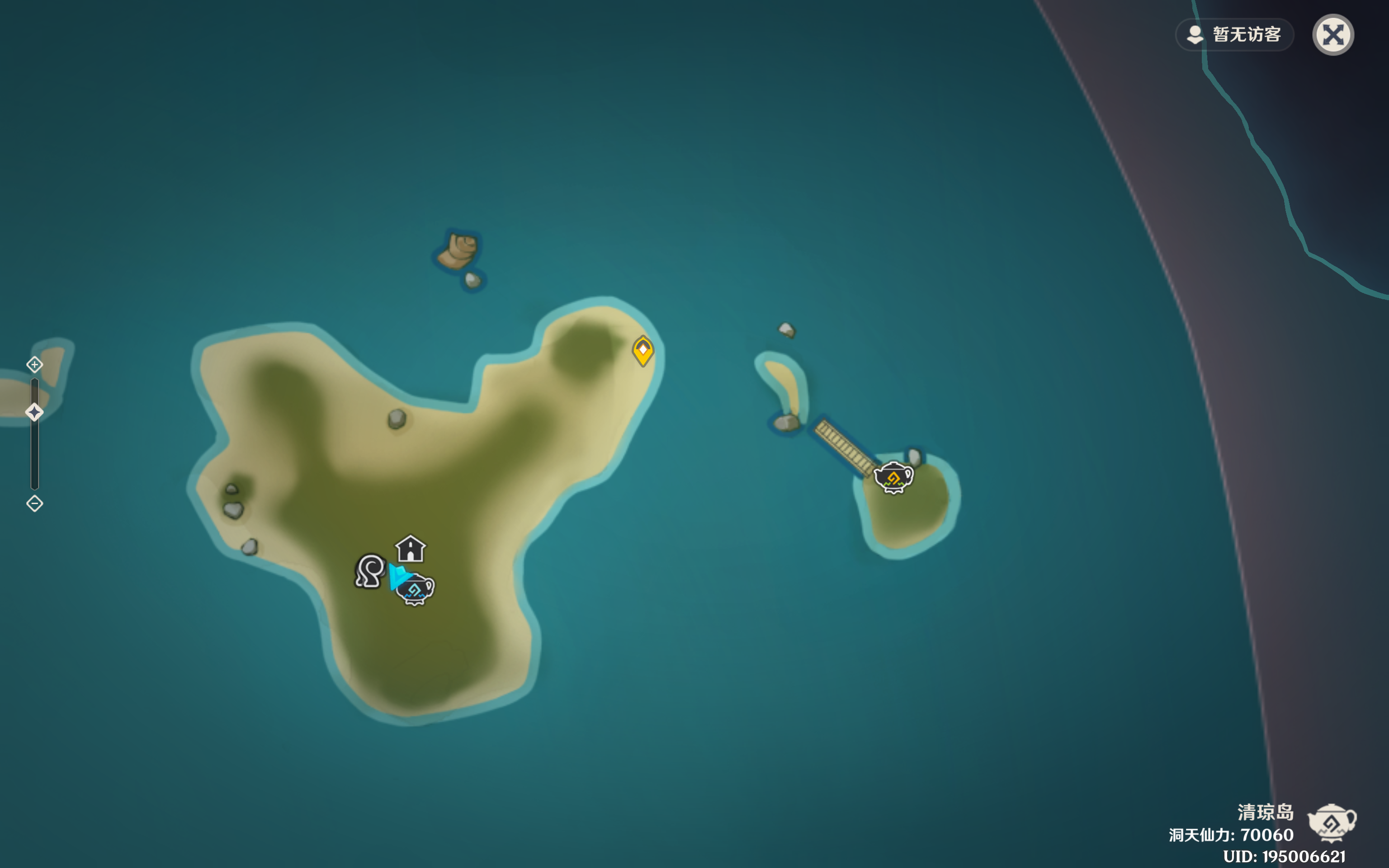Zoom in with the plus button
1389x868 pixels.
pos(34,364)
